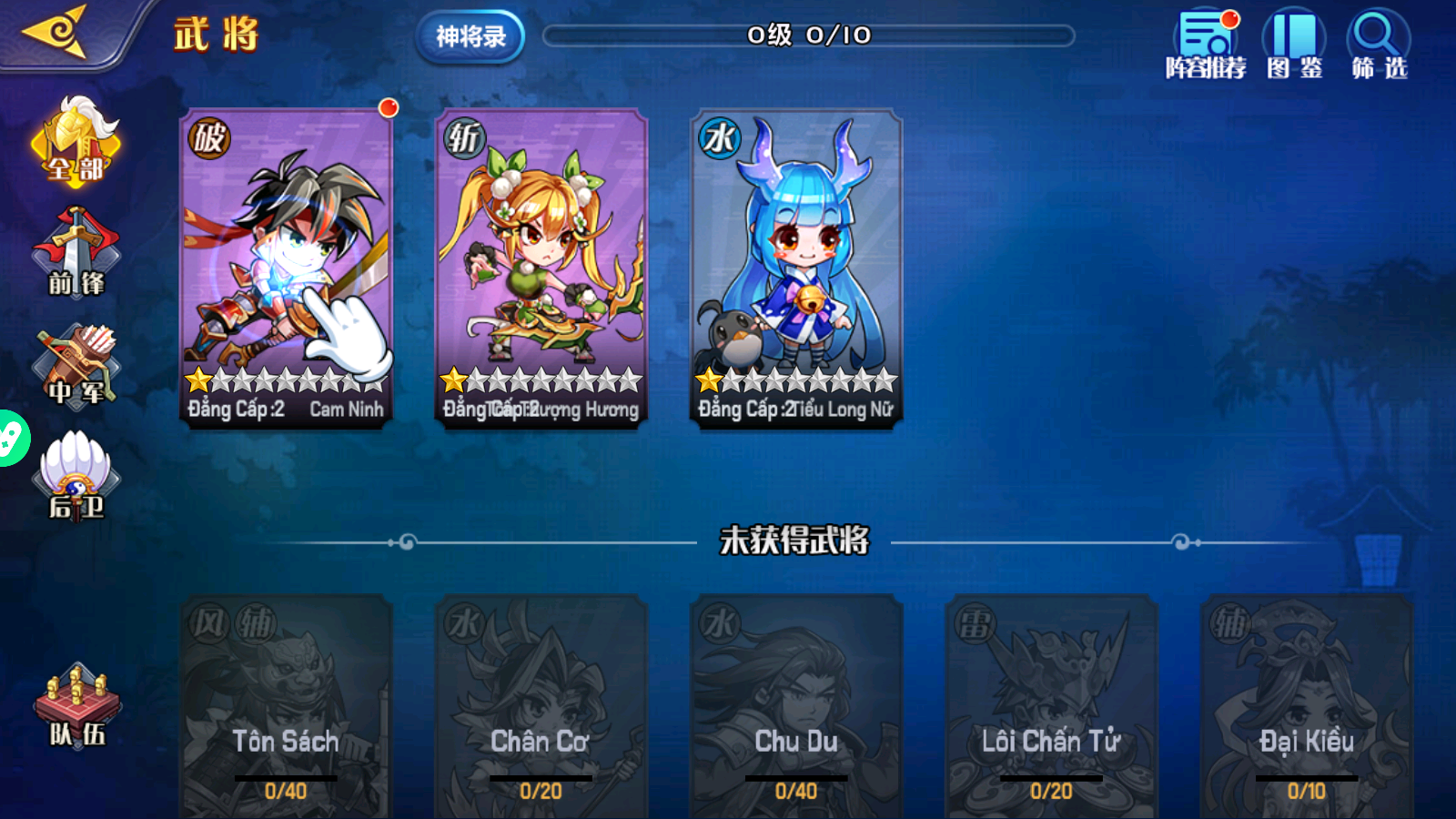Choose the Tiểu Long Nữ hero card
Image resolution: width=1456 pixels, height=819 pixels.
pos(796,267)
